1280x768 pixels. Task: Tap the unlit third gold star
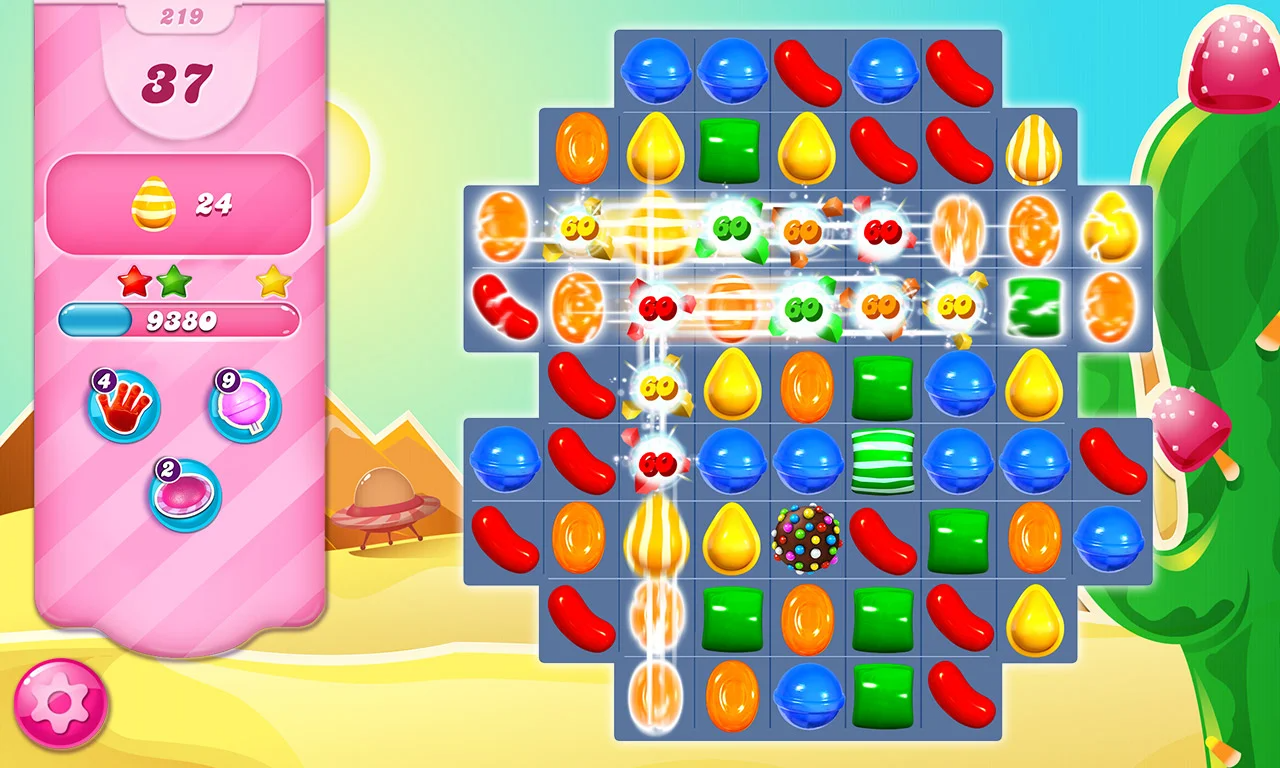click(x=272, y=283)
